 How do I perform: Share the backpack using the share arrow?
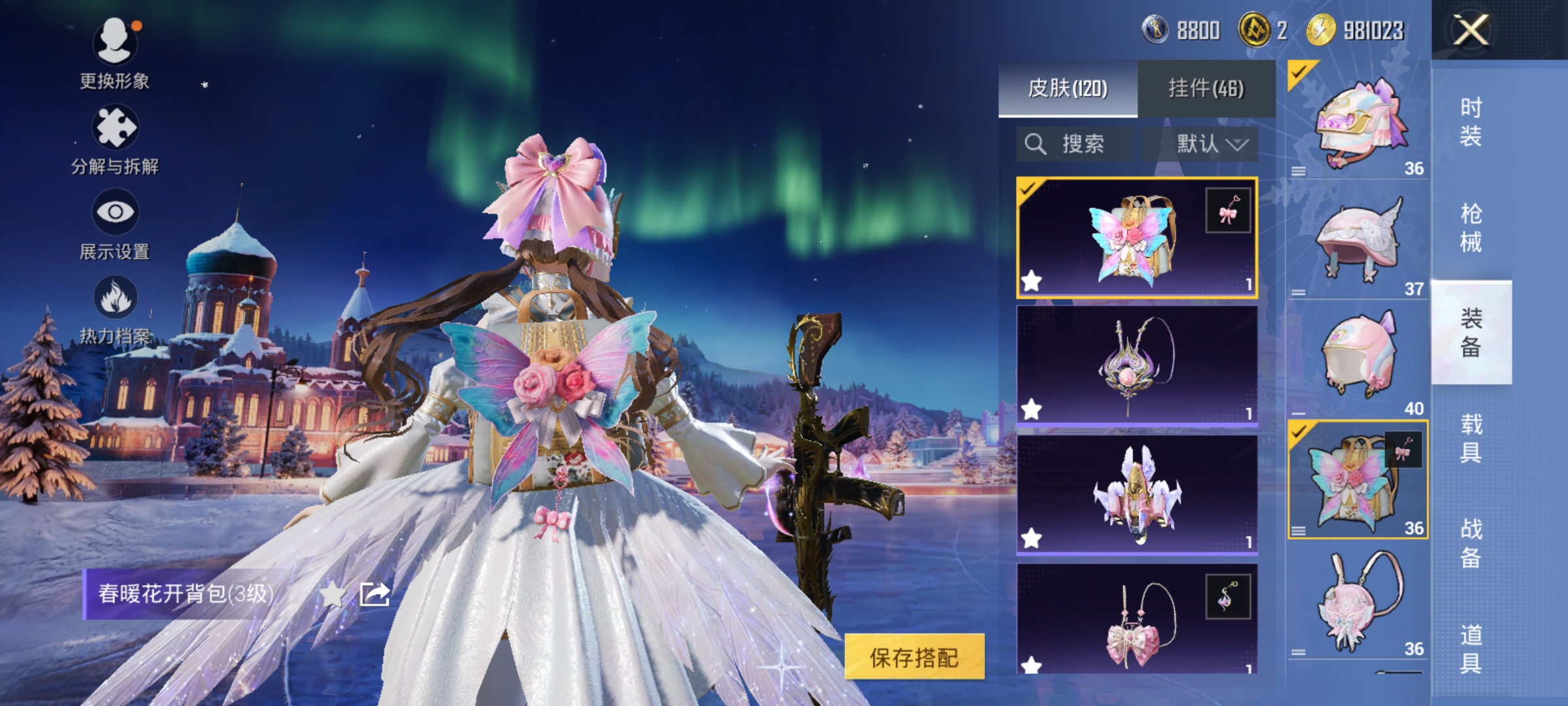[x=375, y=594]
